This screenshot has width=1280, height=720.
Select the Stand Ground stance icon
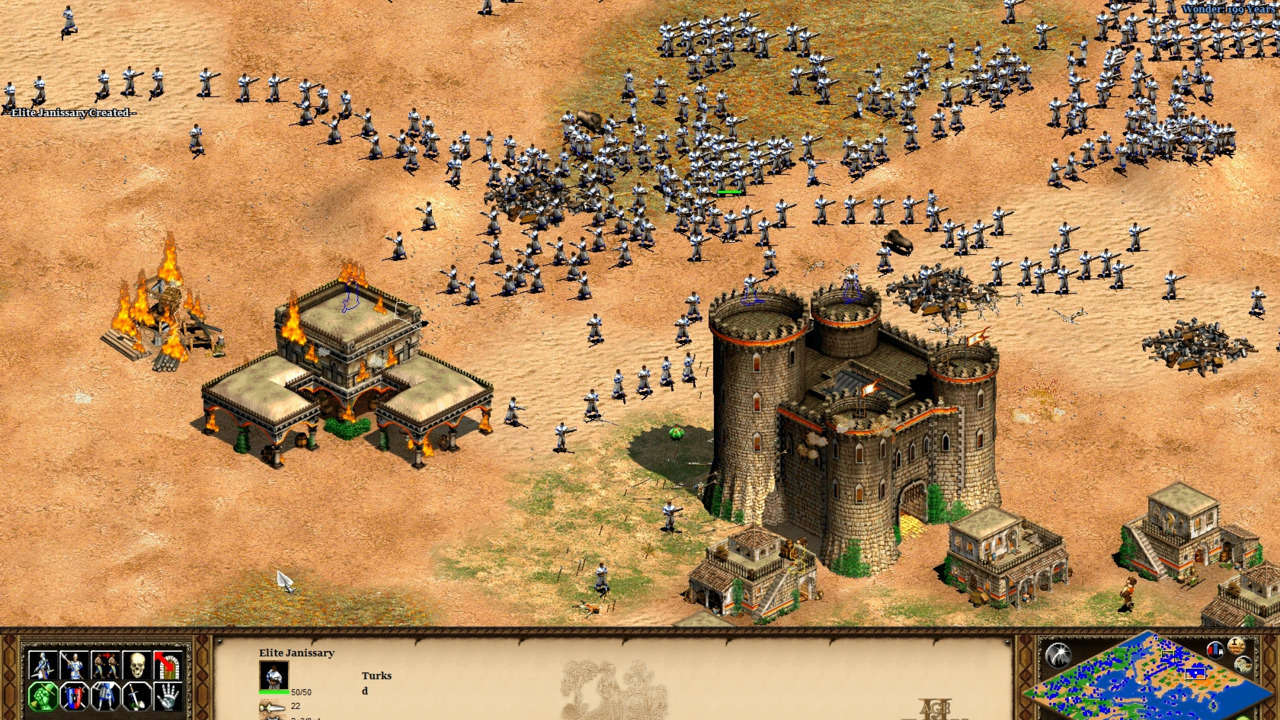point(106,696)
